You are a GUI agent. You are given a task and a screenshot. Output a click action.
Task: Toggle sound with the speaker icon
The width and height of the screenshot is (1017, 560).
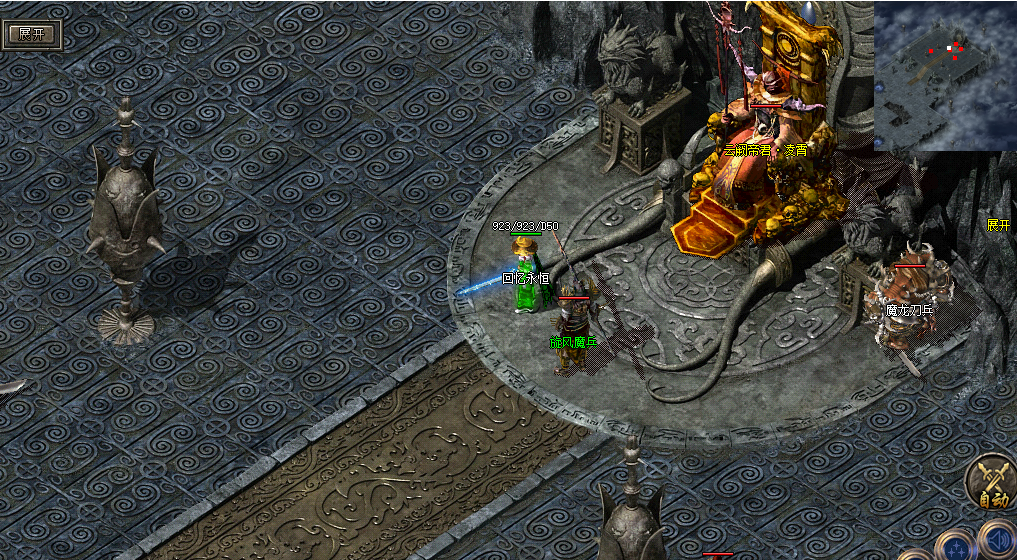point(996,541)
